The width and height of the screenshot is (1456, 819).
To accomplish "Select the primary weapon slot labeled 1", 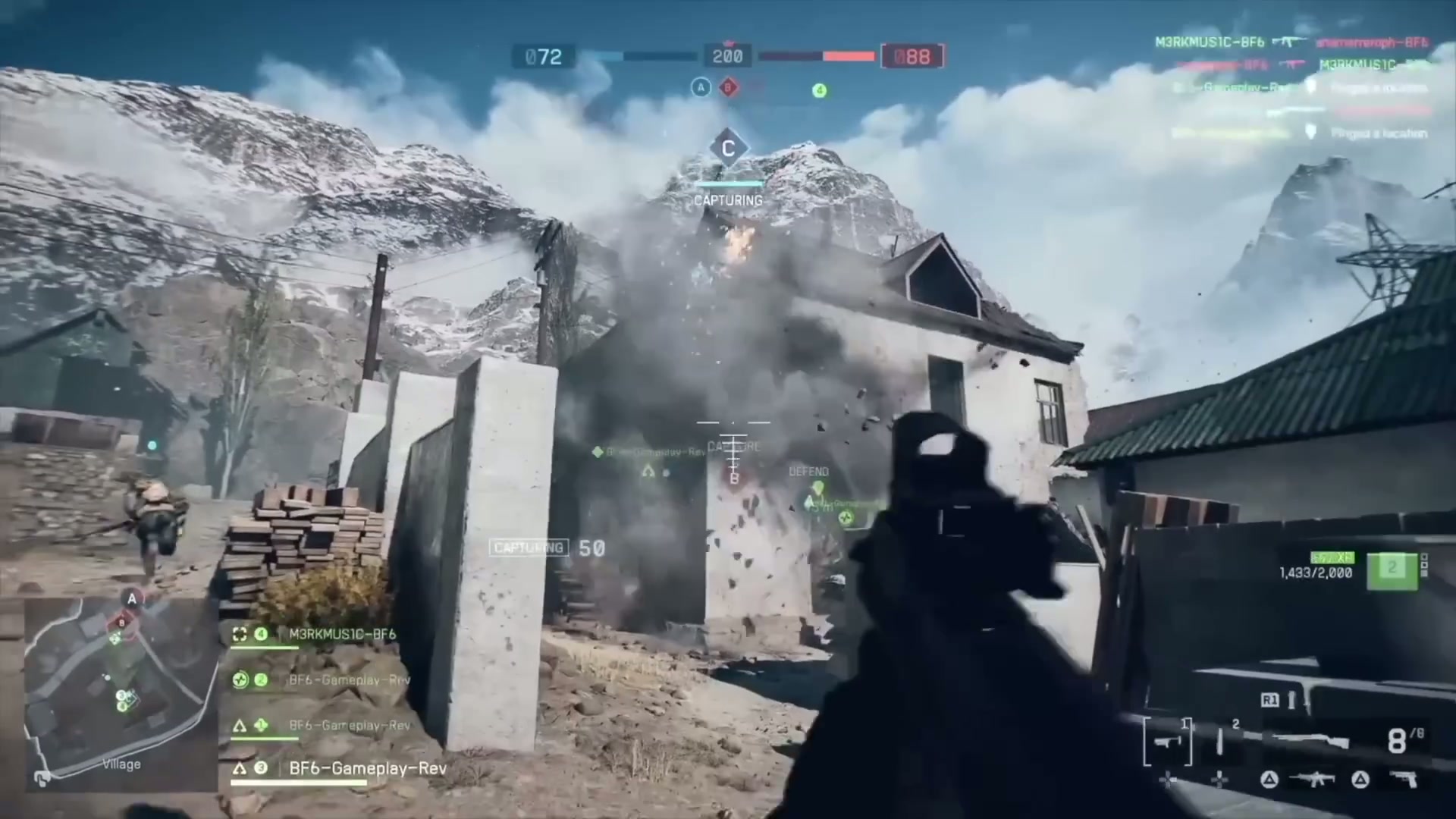I will click(x=1167, y=741).
